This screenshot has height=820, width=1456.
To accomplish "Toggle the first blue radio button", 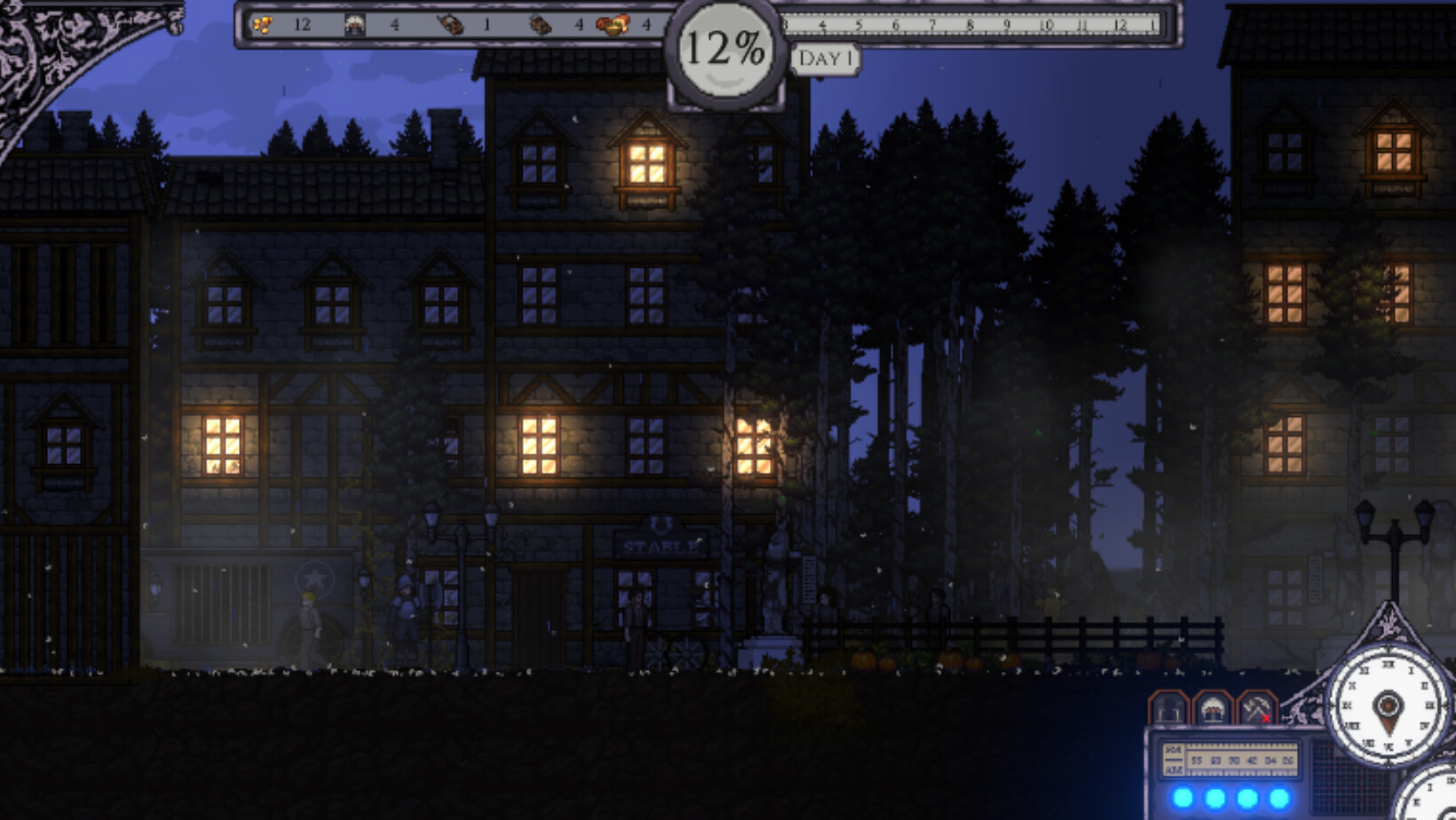I will pos(1183,797).
